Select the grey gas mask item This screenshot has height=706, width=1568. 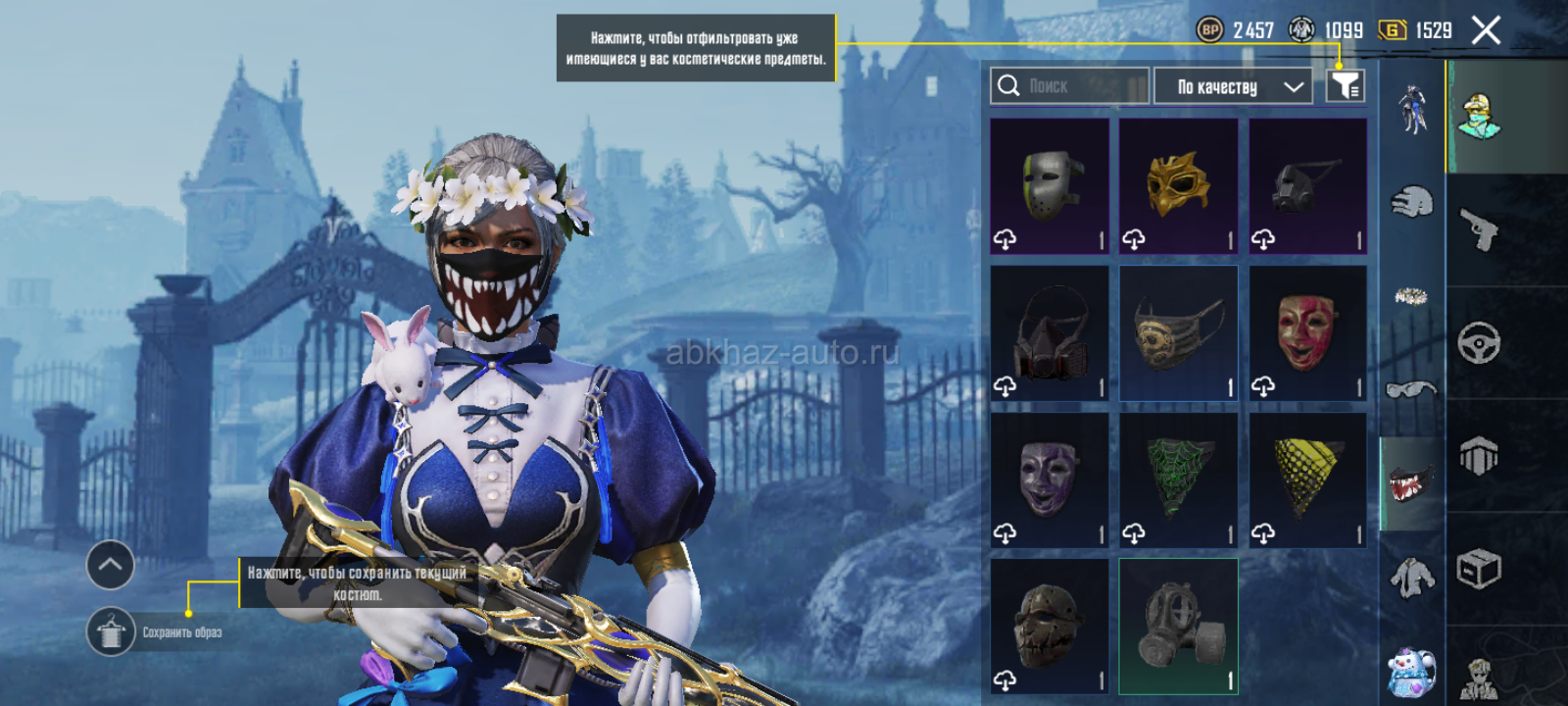coord(1178,627)
